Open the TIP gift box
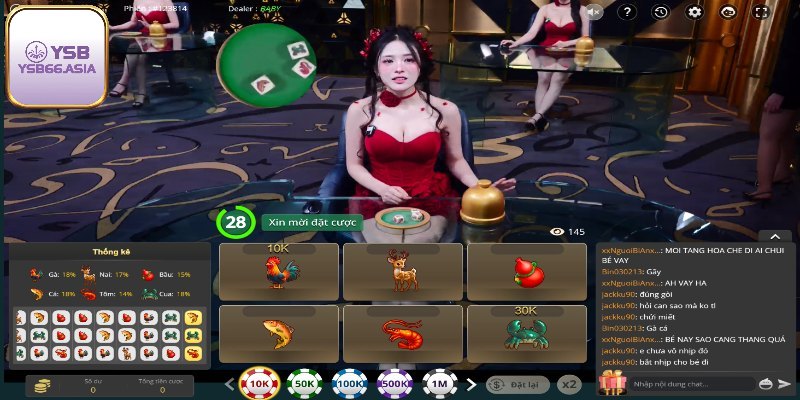This screenshot has height=400, width=800. 611,381
